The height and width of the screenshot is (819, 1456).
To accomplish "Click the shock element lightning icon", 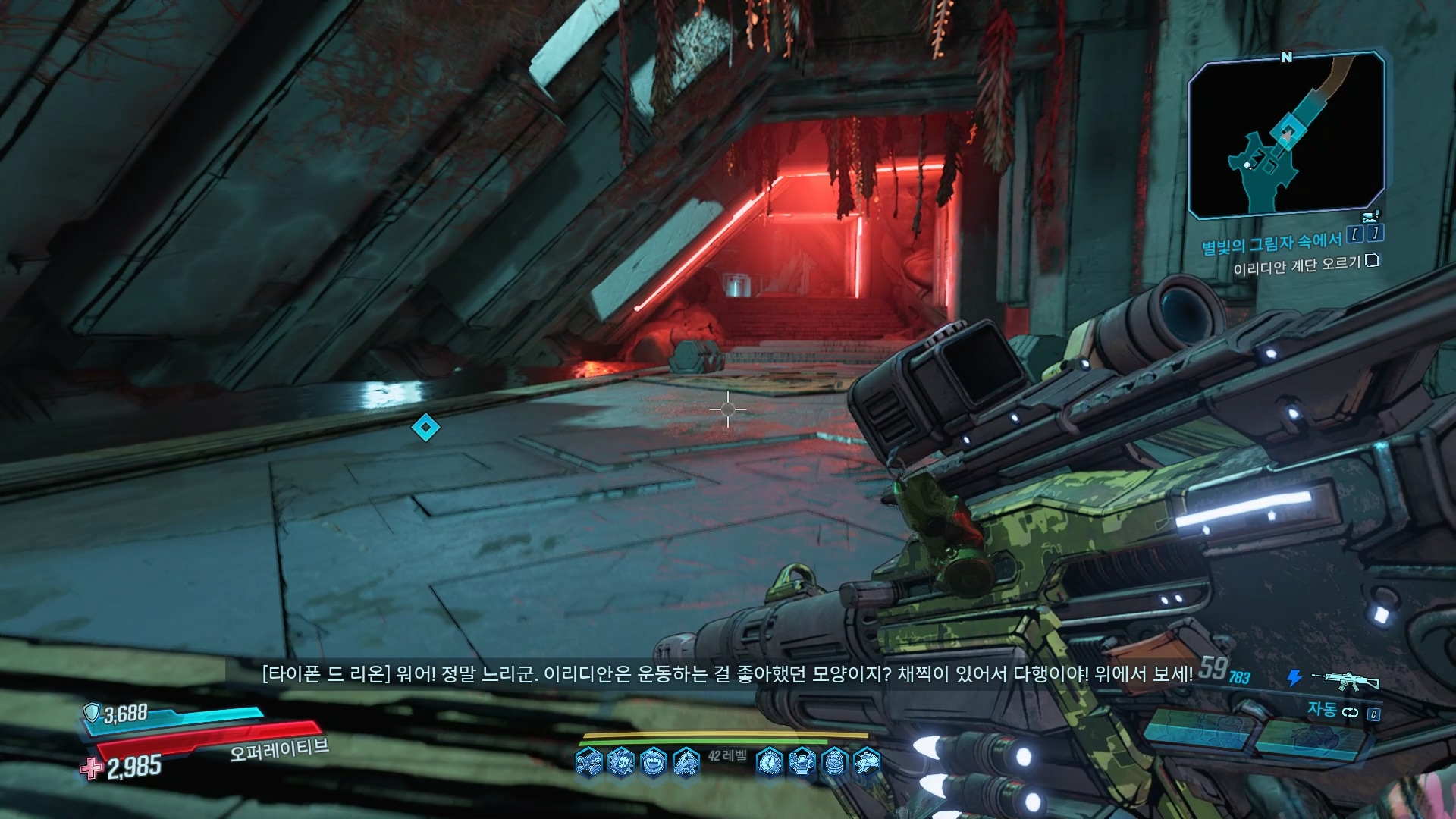I will point(1294,678).
